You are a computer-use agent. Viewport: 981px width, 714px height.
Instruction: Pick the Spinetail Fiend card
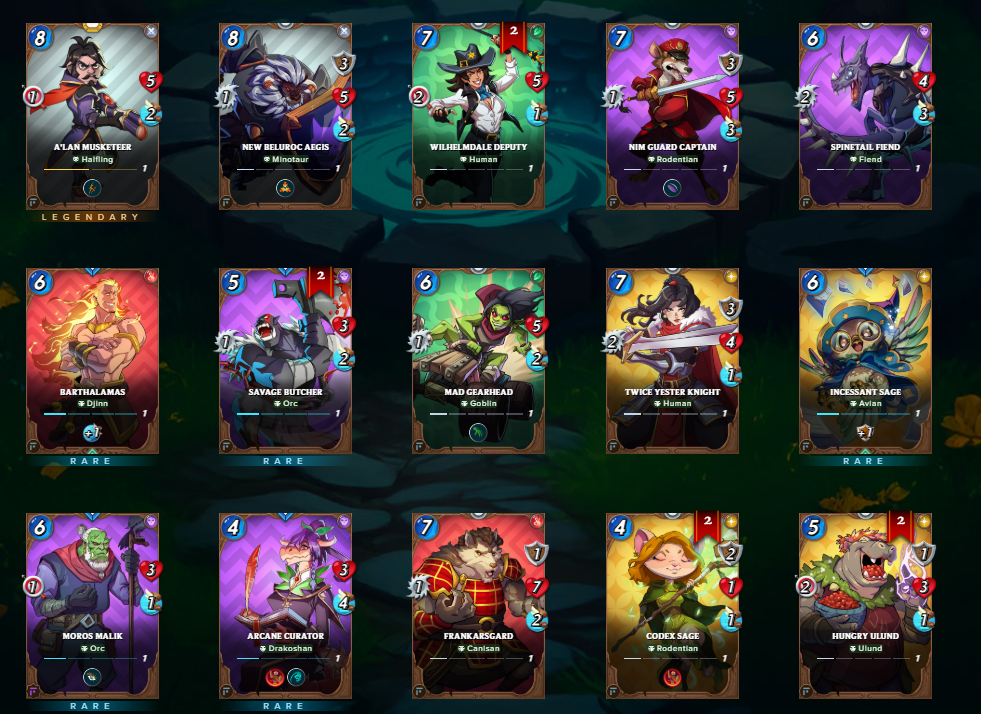[x=865, y=115]
